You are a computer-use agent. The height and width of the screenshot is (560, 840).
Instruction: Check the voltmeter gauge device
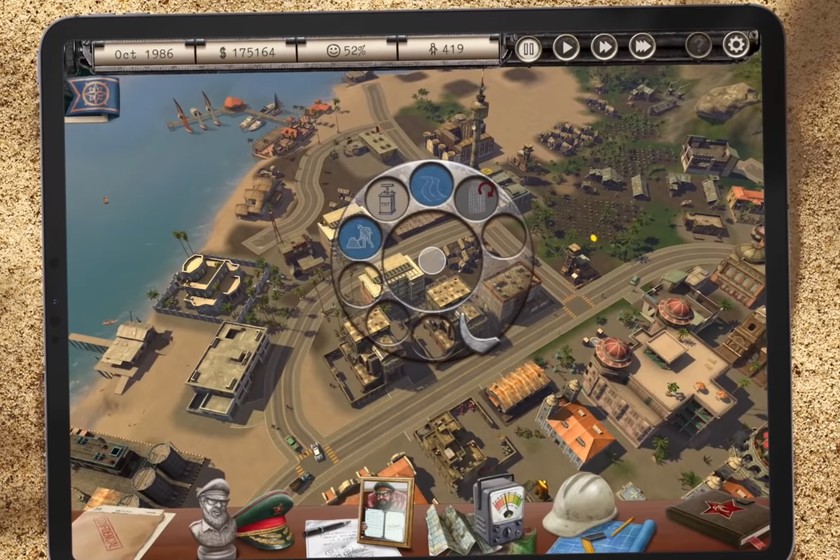497,510
